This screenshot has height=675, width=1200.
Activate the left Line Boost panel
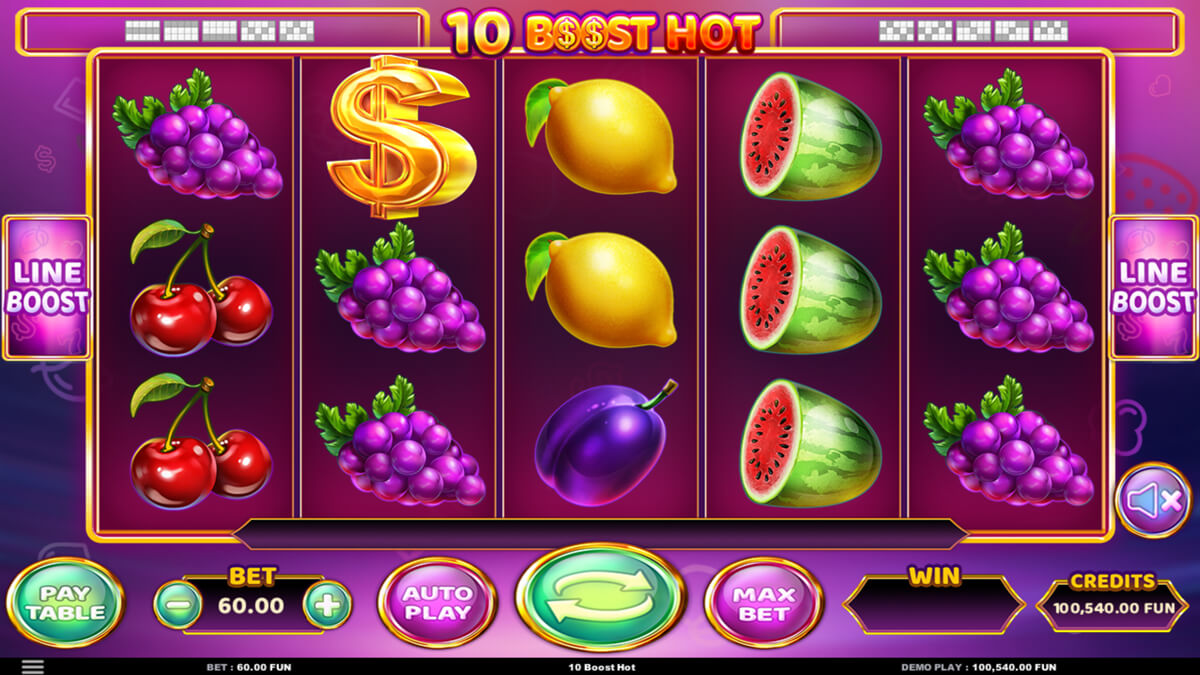(x=47, y=288)
